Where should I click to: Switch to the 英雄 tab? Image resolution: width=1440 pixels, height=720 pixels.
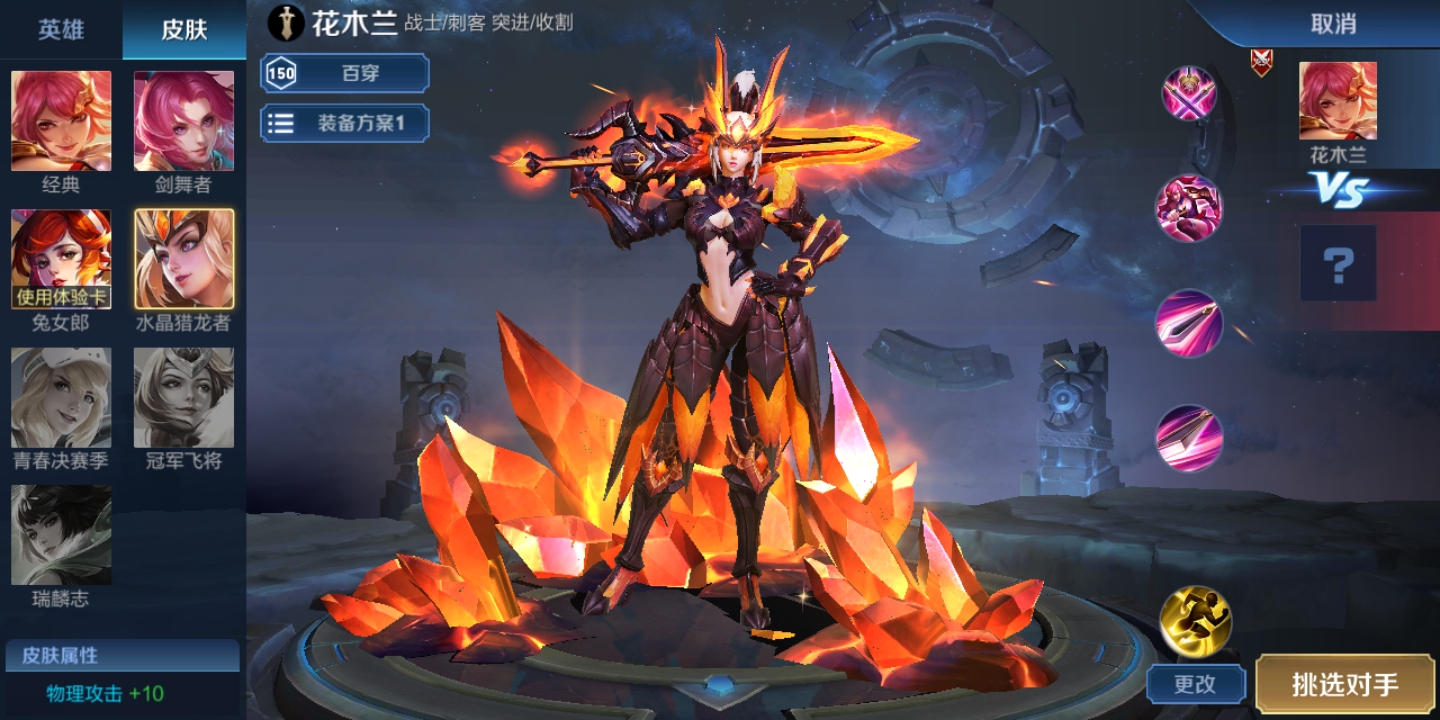[x=60, y=29]
